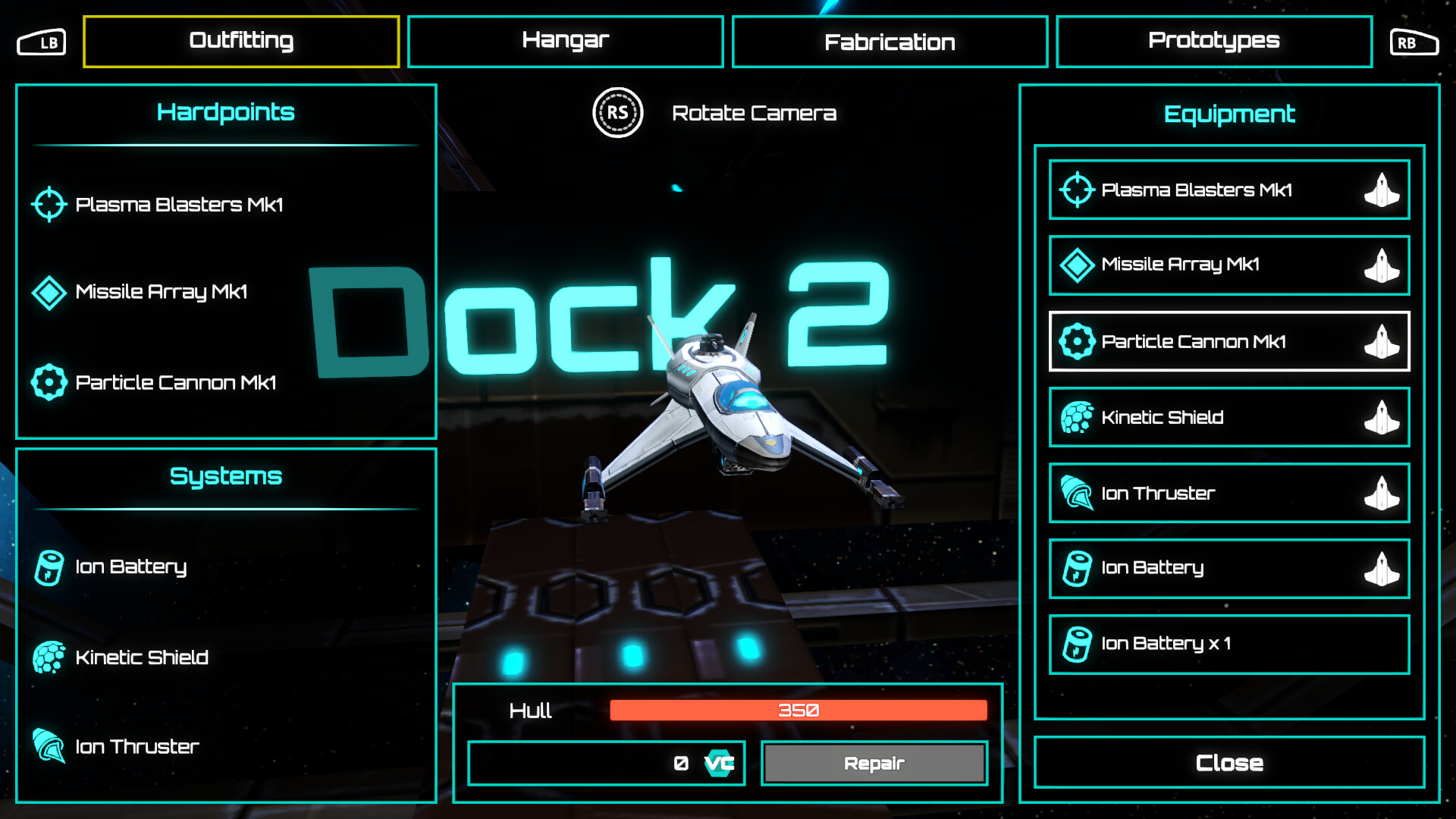
Task: Switch to the Hangar tab
Action: pyautogui.click(x=564, y=41)
